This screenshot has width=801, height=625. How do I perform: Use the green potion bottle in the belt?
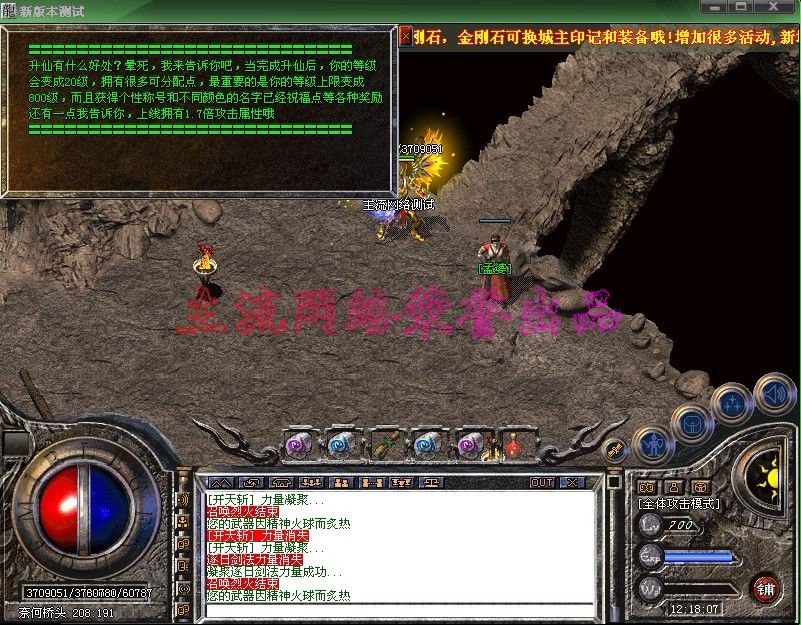[x=385, y=443]
